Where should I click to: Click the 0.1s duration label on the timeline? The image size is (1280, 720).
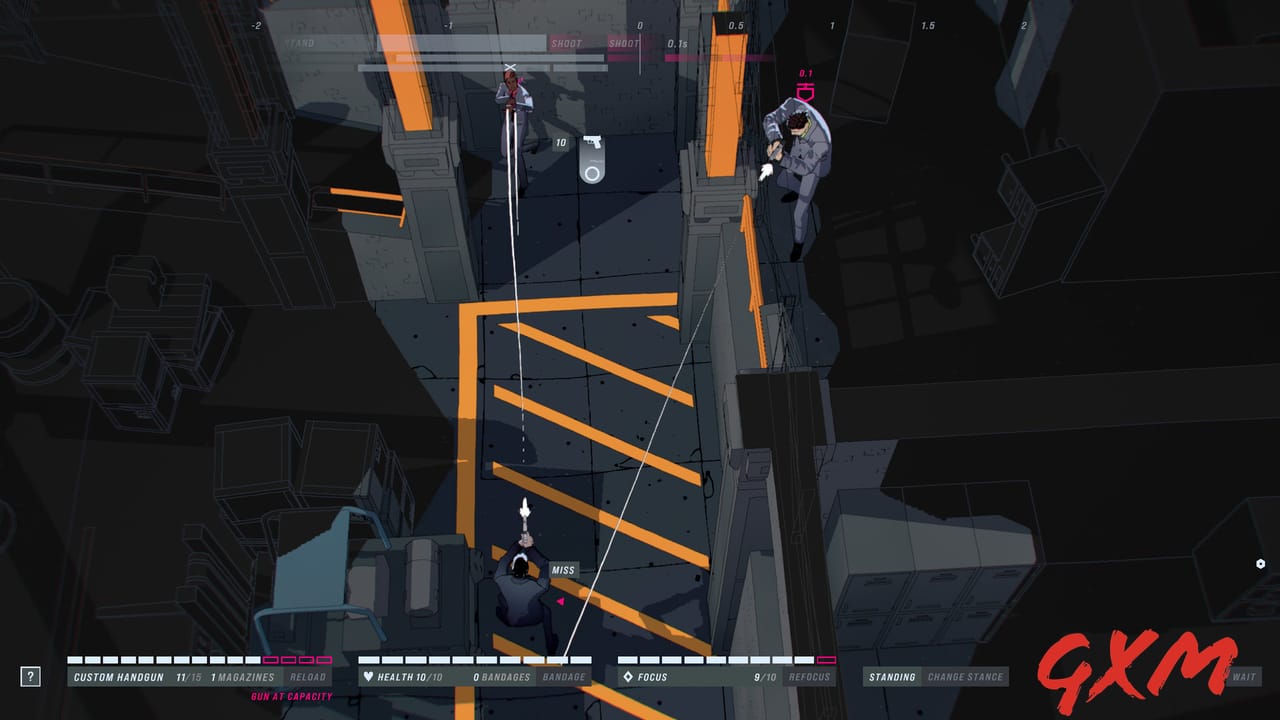677,44
